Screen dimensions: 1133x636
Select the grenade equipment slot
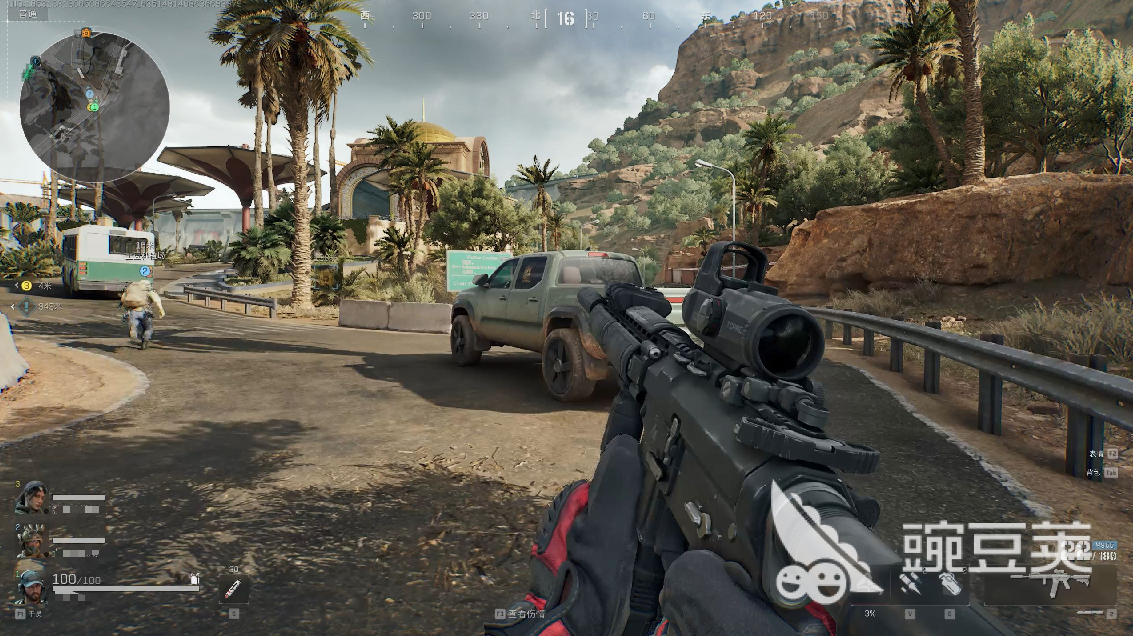pyautogui.click(x=950, y=585)
